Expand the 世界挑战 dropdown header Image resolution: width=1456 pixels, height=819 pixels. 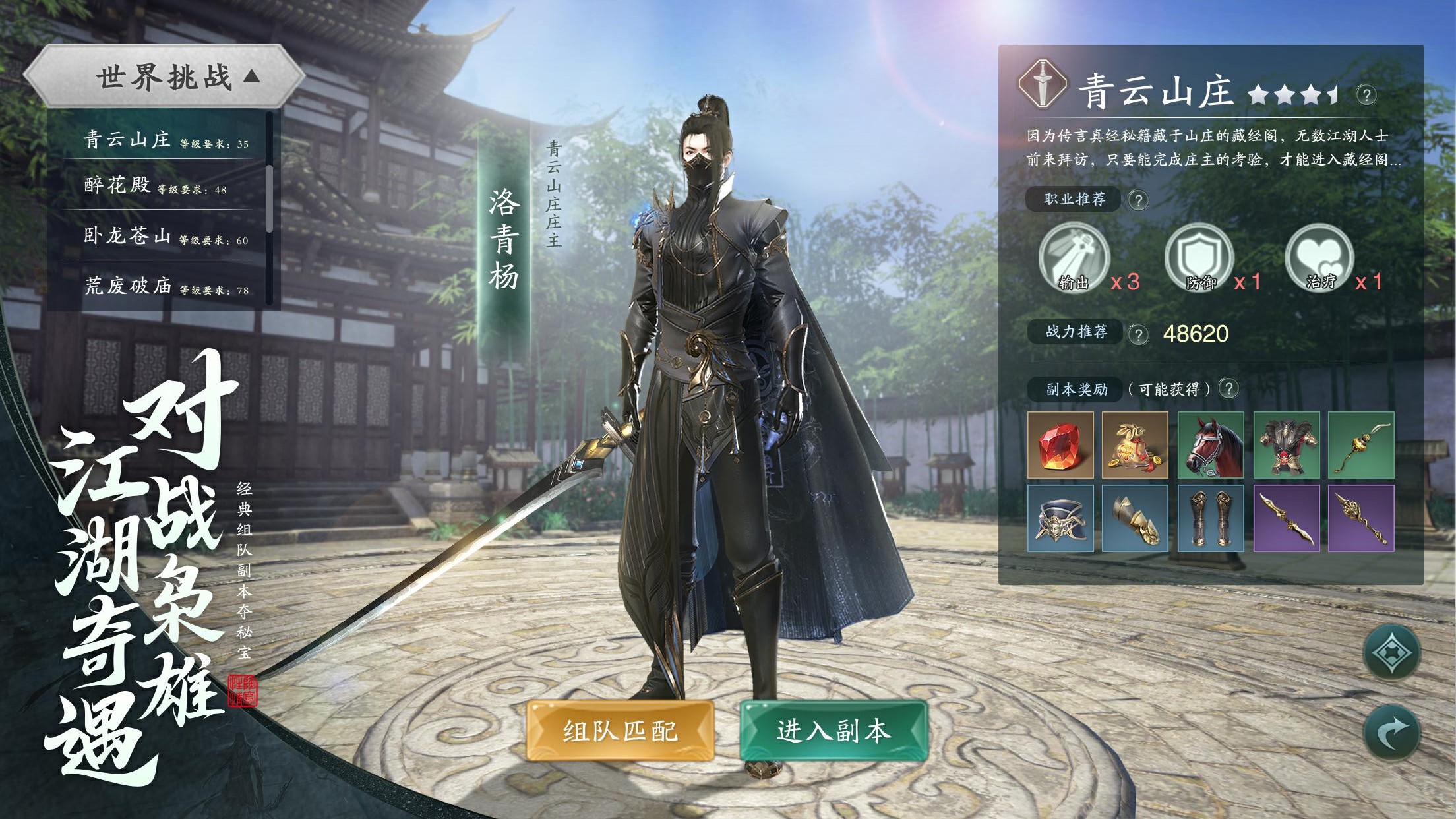[165, 77]
